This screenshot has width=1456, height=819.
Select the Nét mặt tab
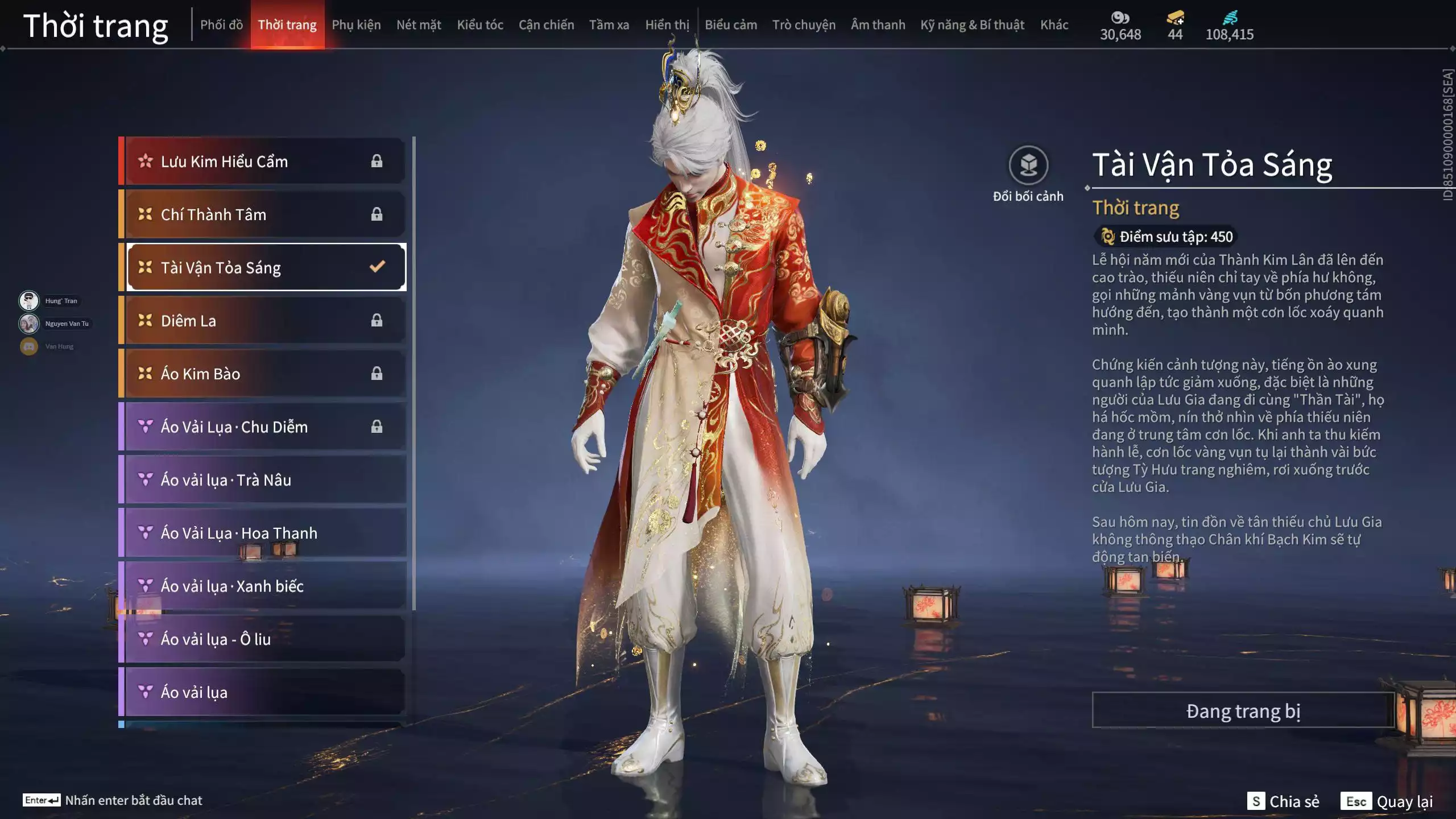419,25
